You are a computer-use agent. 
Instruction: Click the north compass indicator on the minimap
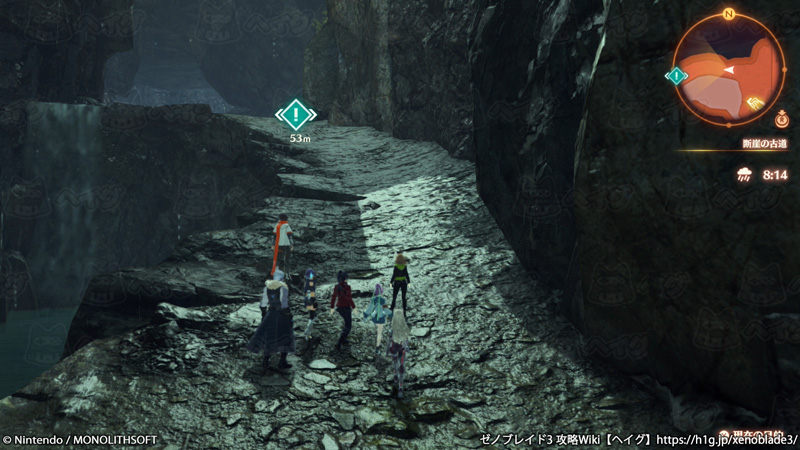[x=730, y=15]
